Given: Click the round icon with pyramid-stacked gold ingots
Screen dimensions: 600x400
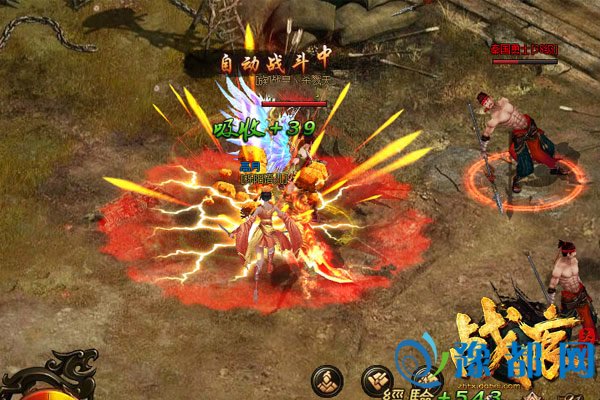Looking at the screenshot, I should click(328, 380).
